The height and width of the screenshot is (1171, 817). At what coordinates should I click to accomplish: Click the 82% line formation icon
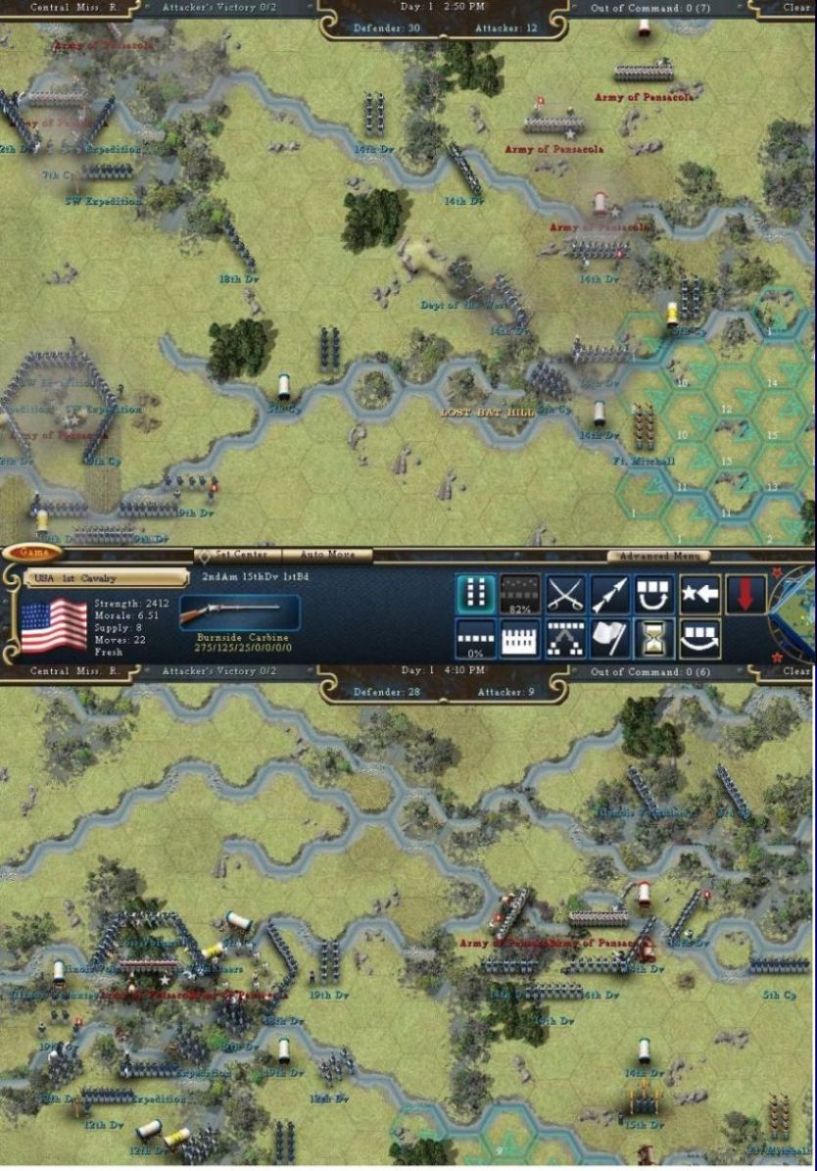[x=520, y=594]
